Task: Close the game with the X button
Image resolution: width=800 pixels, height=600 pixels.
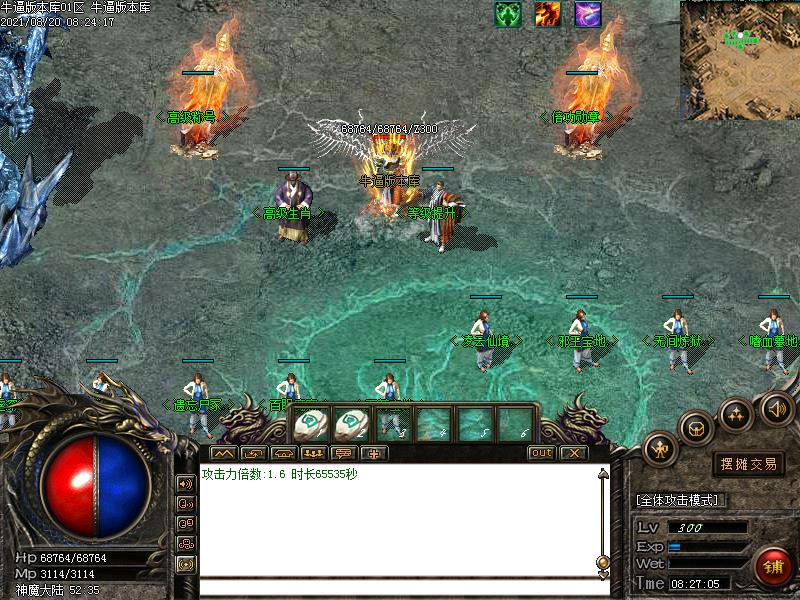Action: click(572, 453)
